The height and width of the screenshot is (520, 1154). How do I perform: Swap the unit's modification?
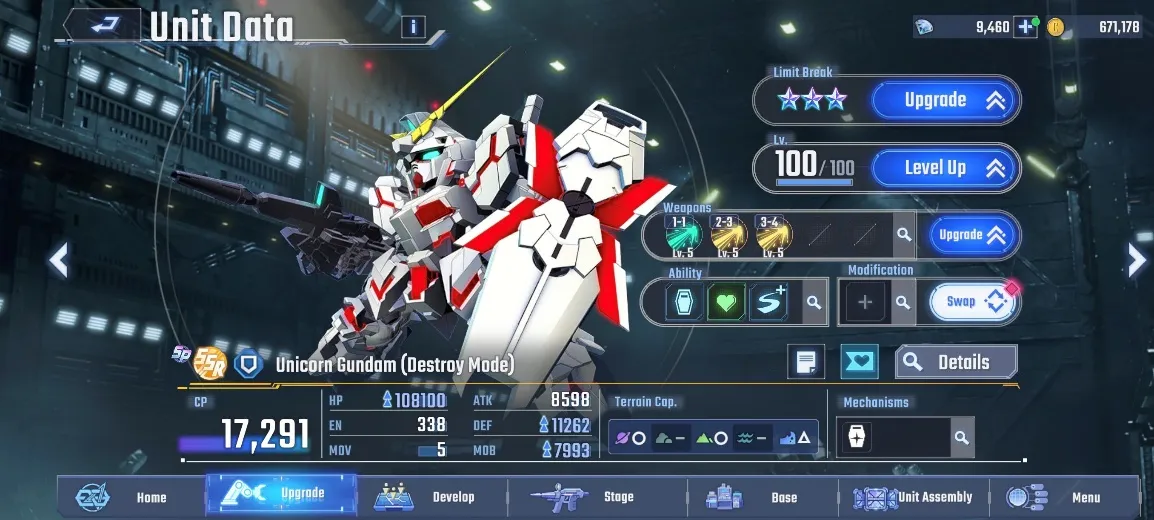coord(972,301)
